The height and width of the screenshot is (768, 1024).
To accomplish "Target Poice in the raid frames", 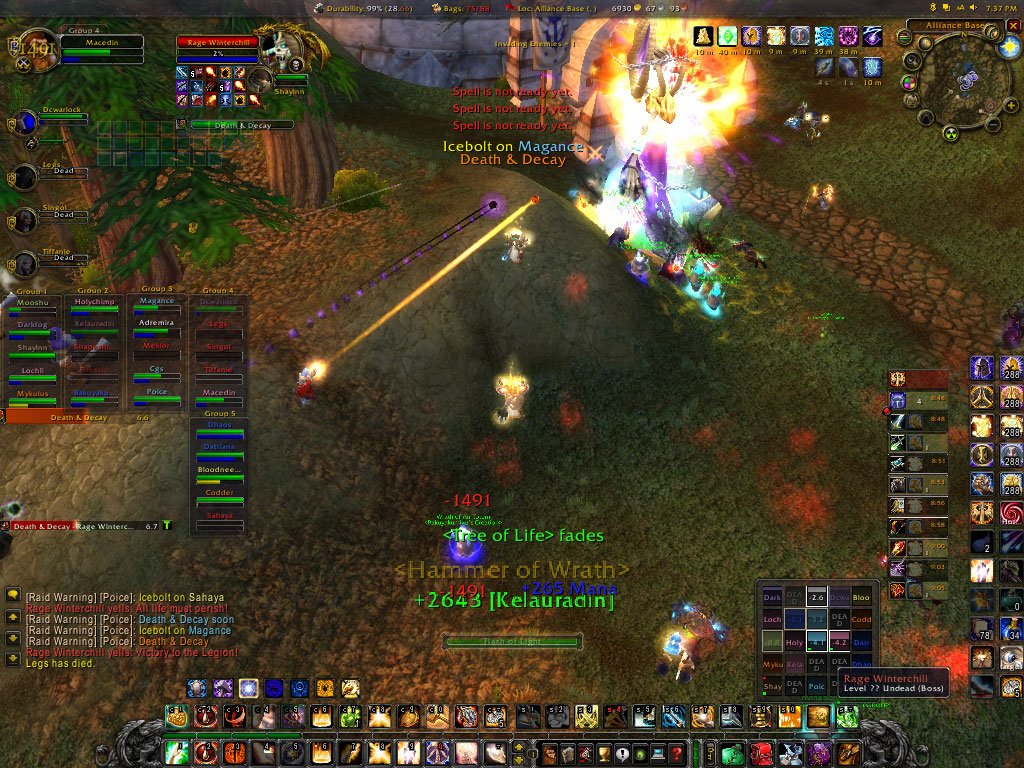I will point(157,395).
